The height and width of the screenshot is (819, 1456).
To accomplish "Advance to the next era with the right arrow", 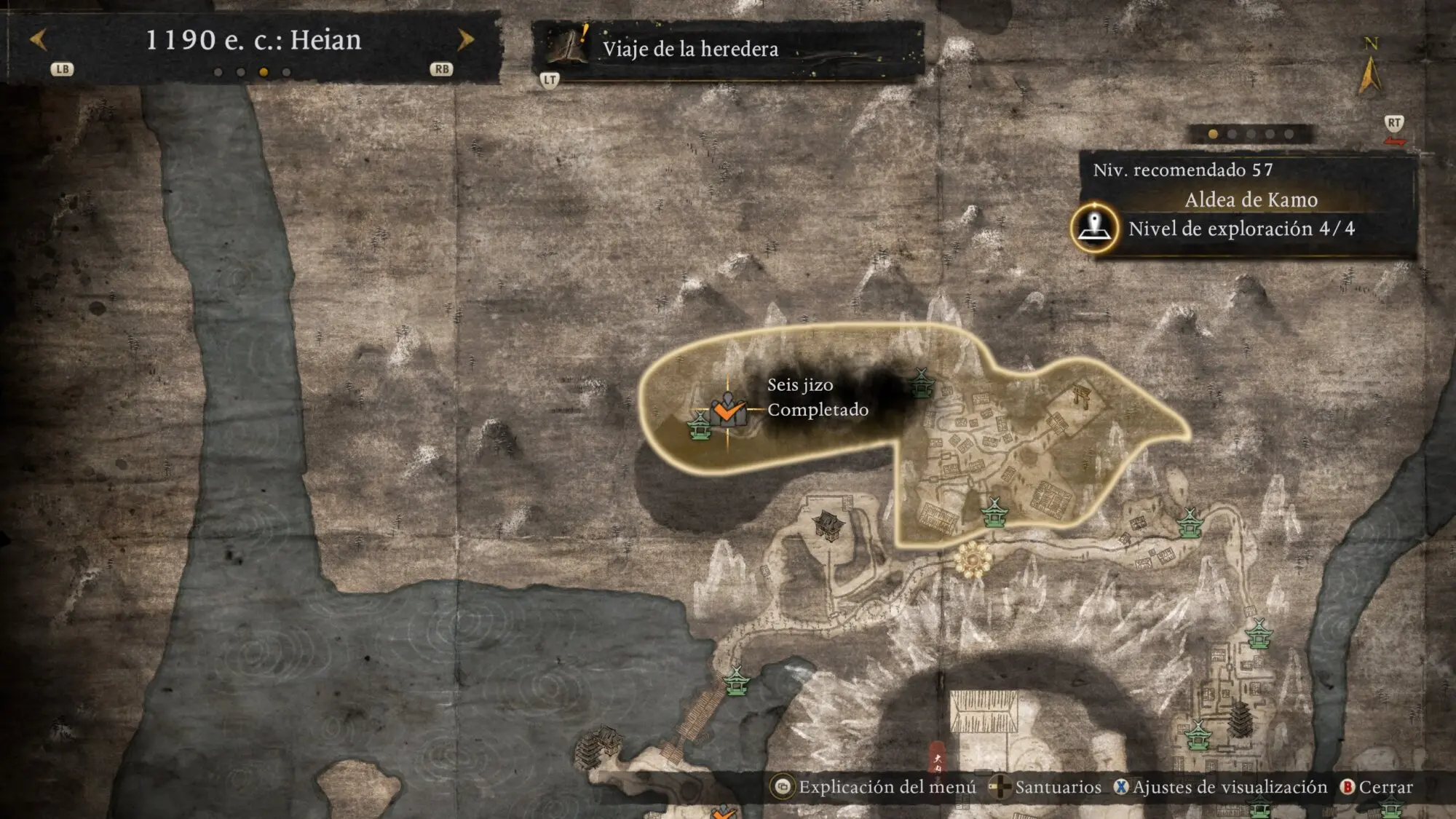I will coord(465,39).
